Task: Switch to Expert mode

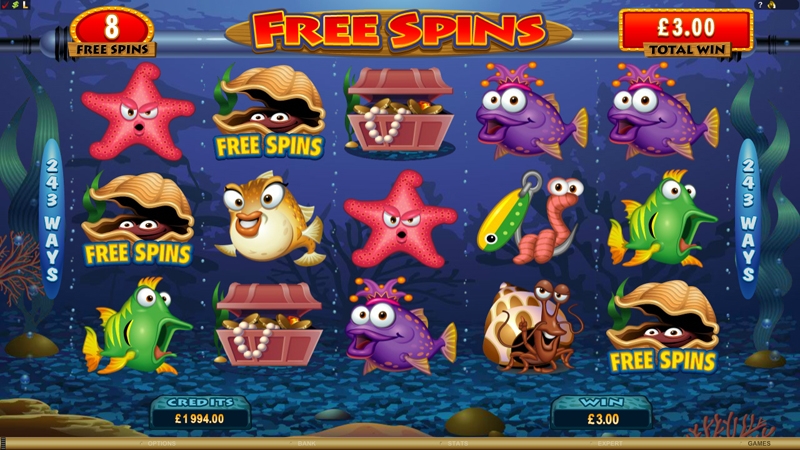Action: (609, 443)
